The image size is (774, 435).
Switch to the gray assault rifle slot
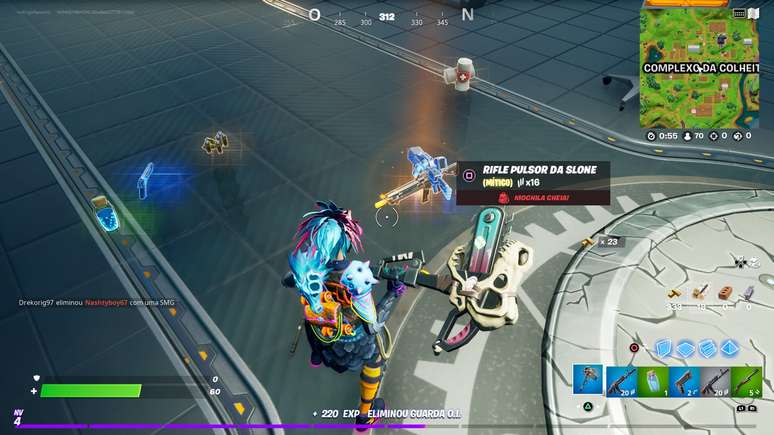point(716,381)
